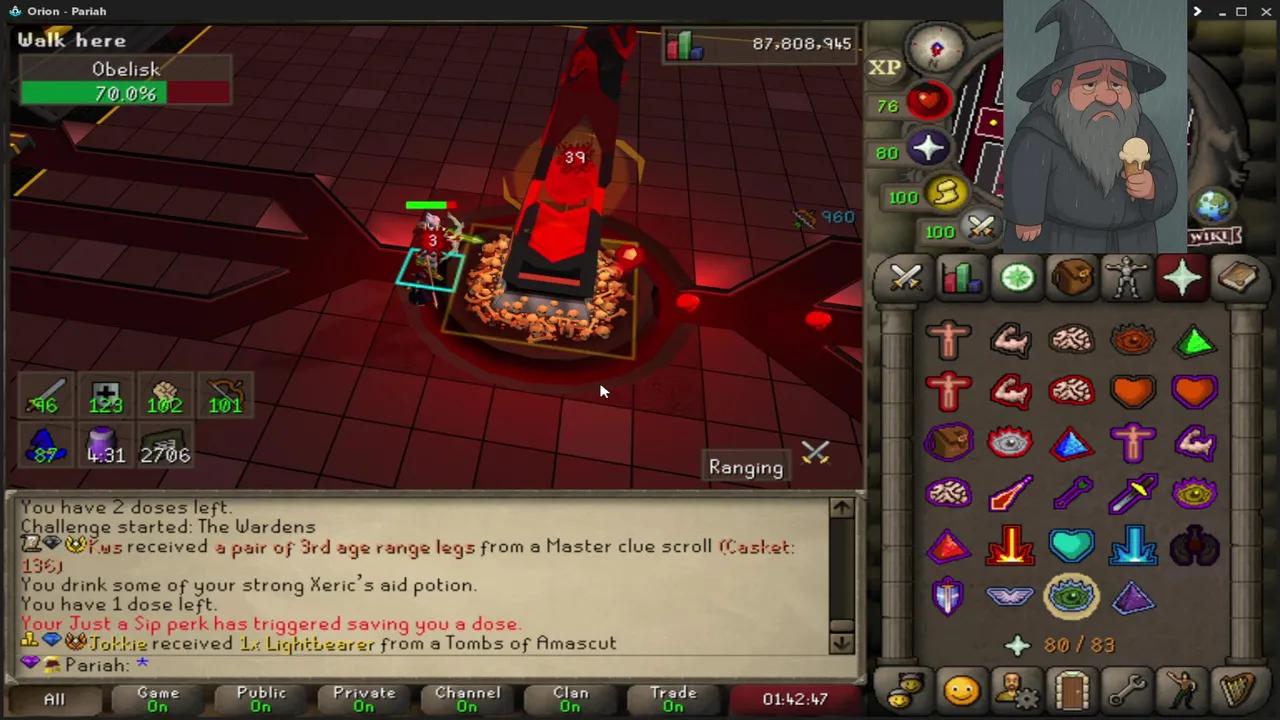Select the Walk here option

pos(71,40)
